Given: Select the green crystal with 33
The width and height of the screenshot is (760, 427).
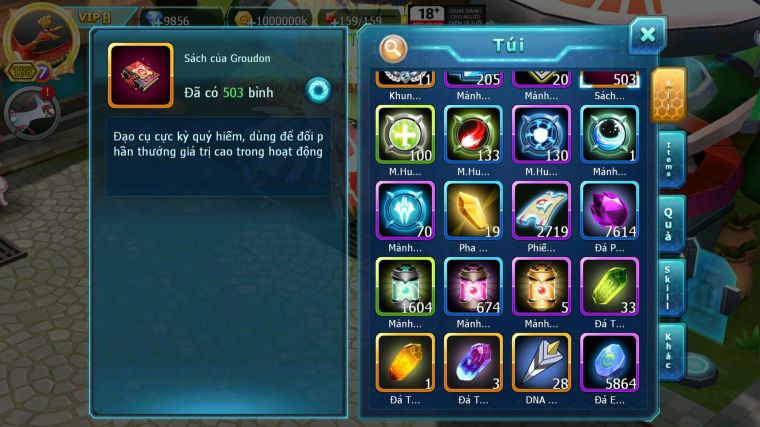Looking at the screenshot, I should (x=609, y=286).
